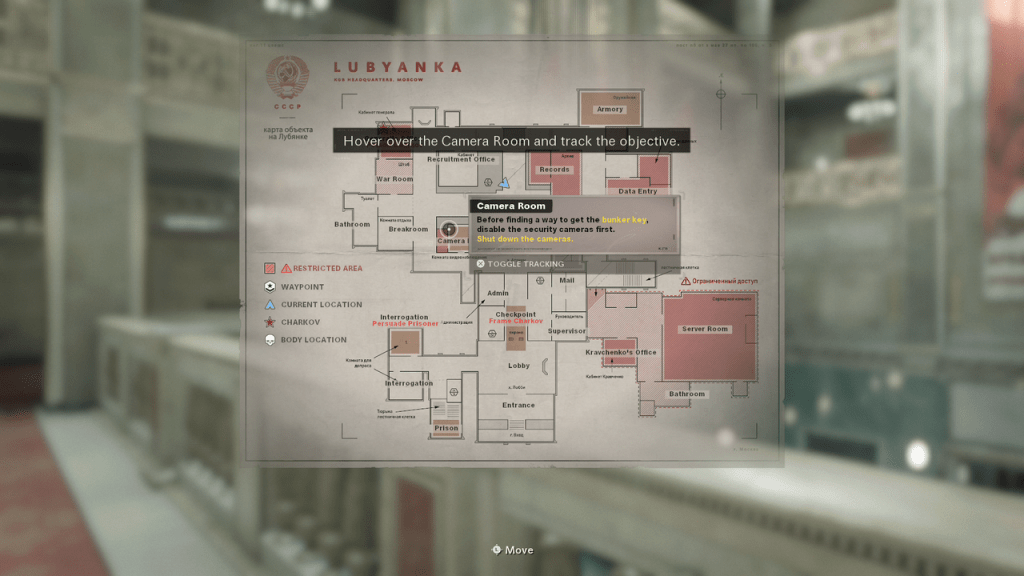1024x576 pixels.
Task: Select the Checkpoint Frame Charkov objective
Action: coord(516,318)
